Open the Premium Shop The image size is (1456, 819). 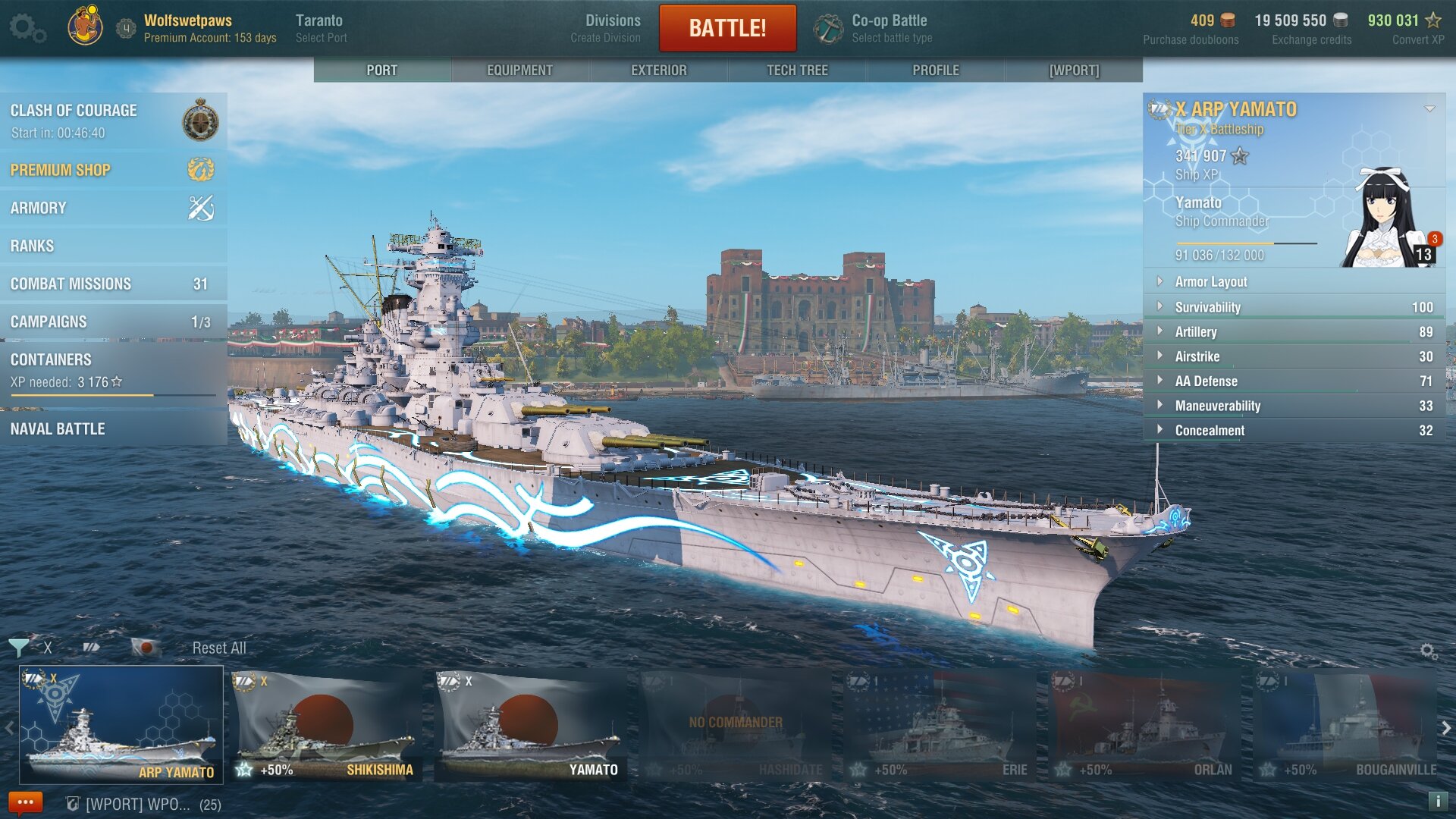coord(112,170)
